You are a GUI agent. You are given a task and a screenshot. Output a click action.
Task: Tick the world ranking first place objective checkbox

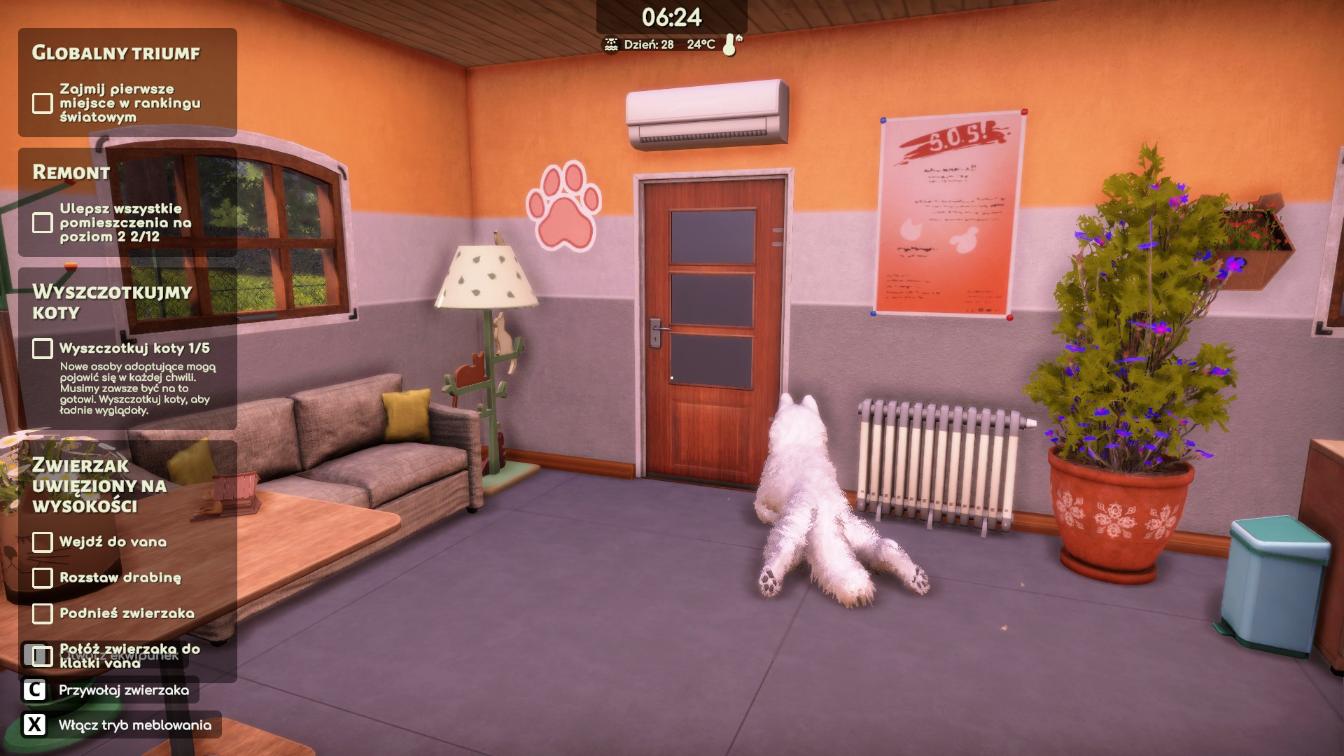pyautogui.click(x=42, y=103)
